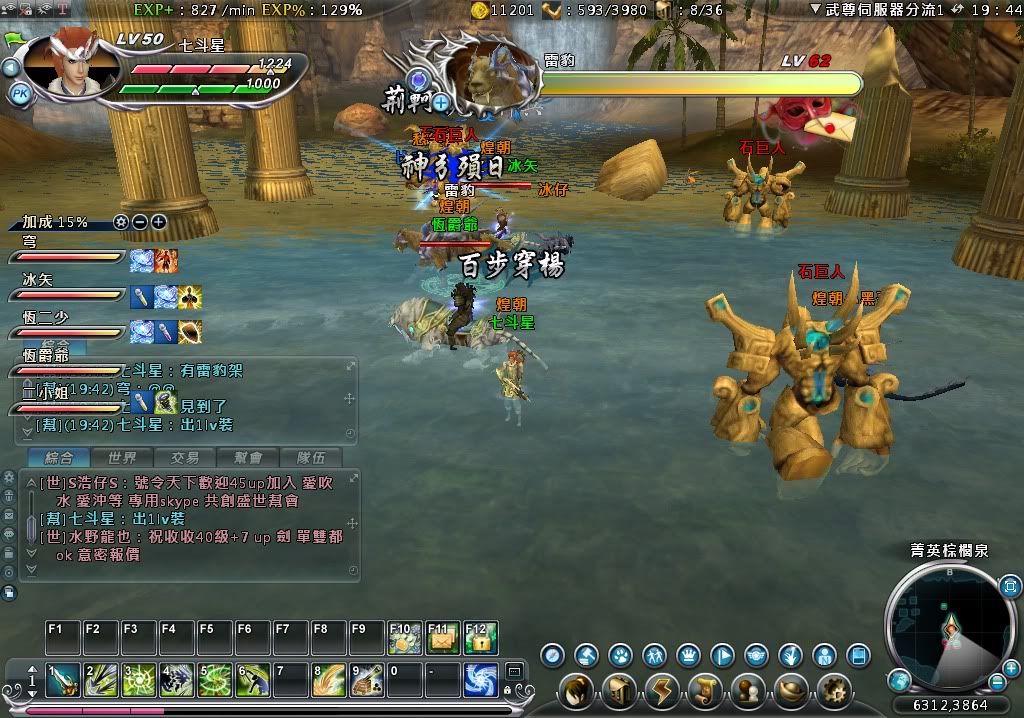The width and height of the screenshot is (1024, 718).
Task: Open the lightning bolt skills menu
Action: click(x=663, y=690)
